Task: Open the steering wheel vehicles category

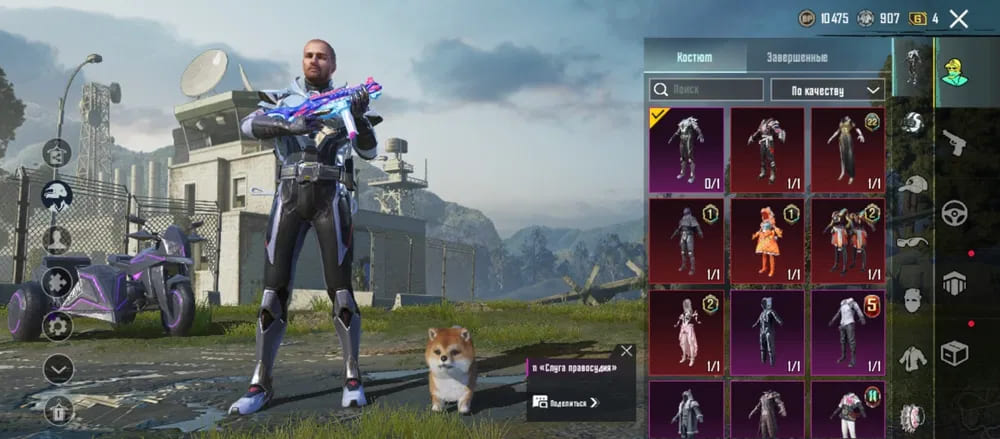Action: pyautogui.click(x=954, y=212)
